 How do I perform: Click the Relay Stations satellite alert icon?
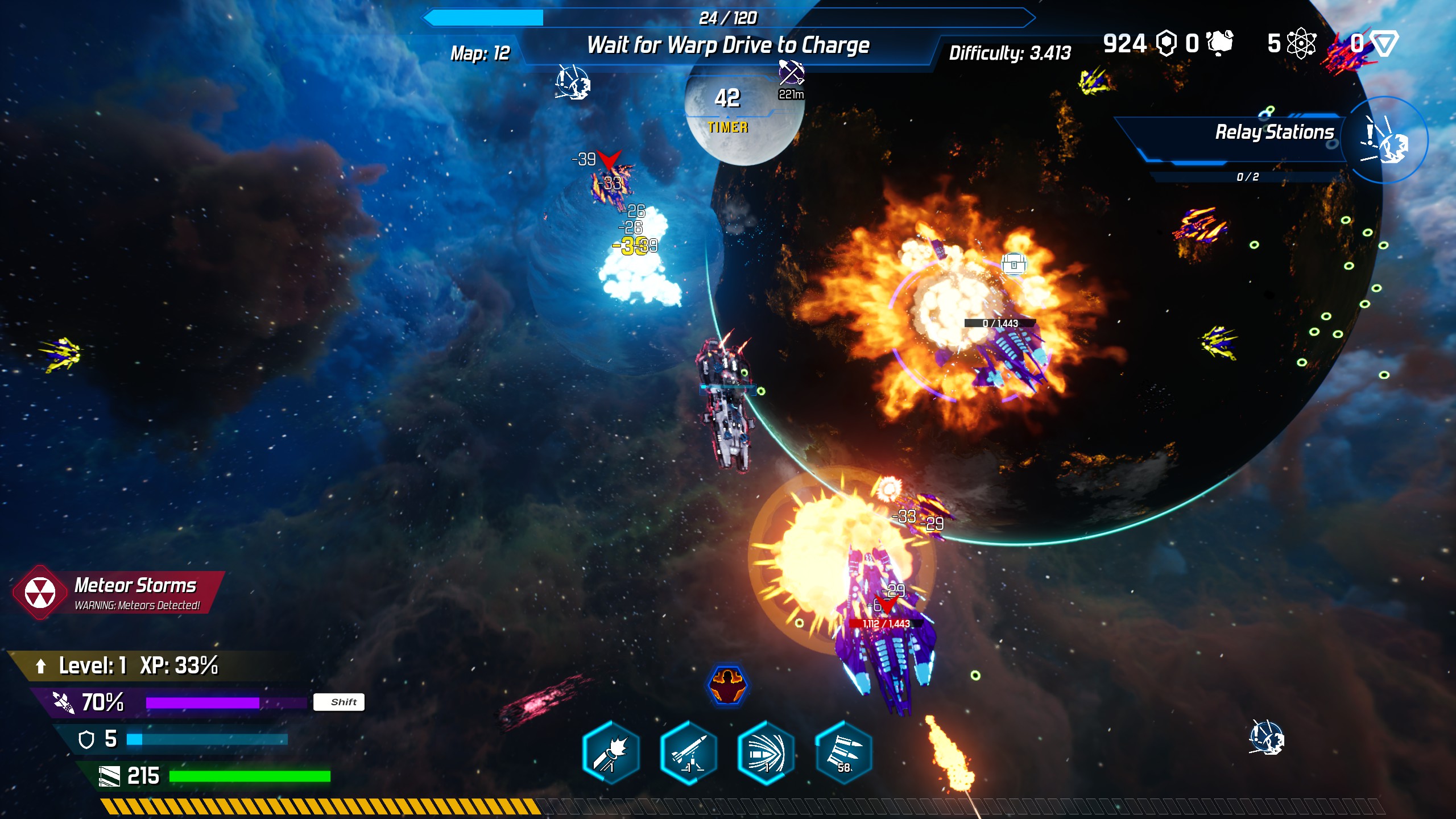[1385, 140]
